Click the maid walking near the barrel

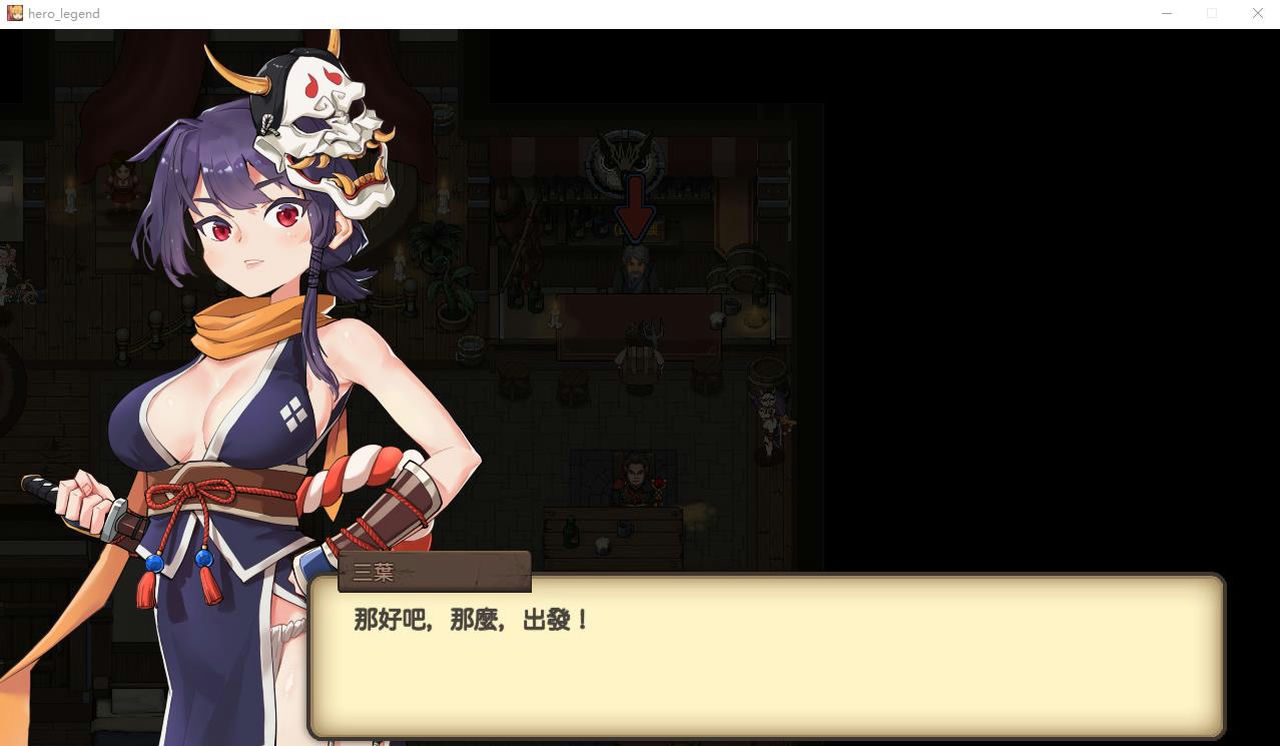click(x=768, y=420)
